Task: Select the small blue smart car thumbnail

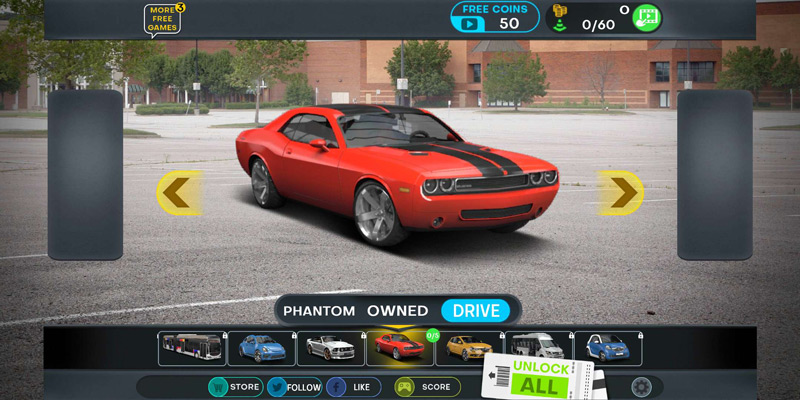Action: (607, 349)
